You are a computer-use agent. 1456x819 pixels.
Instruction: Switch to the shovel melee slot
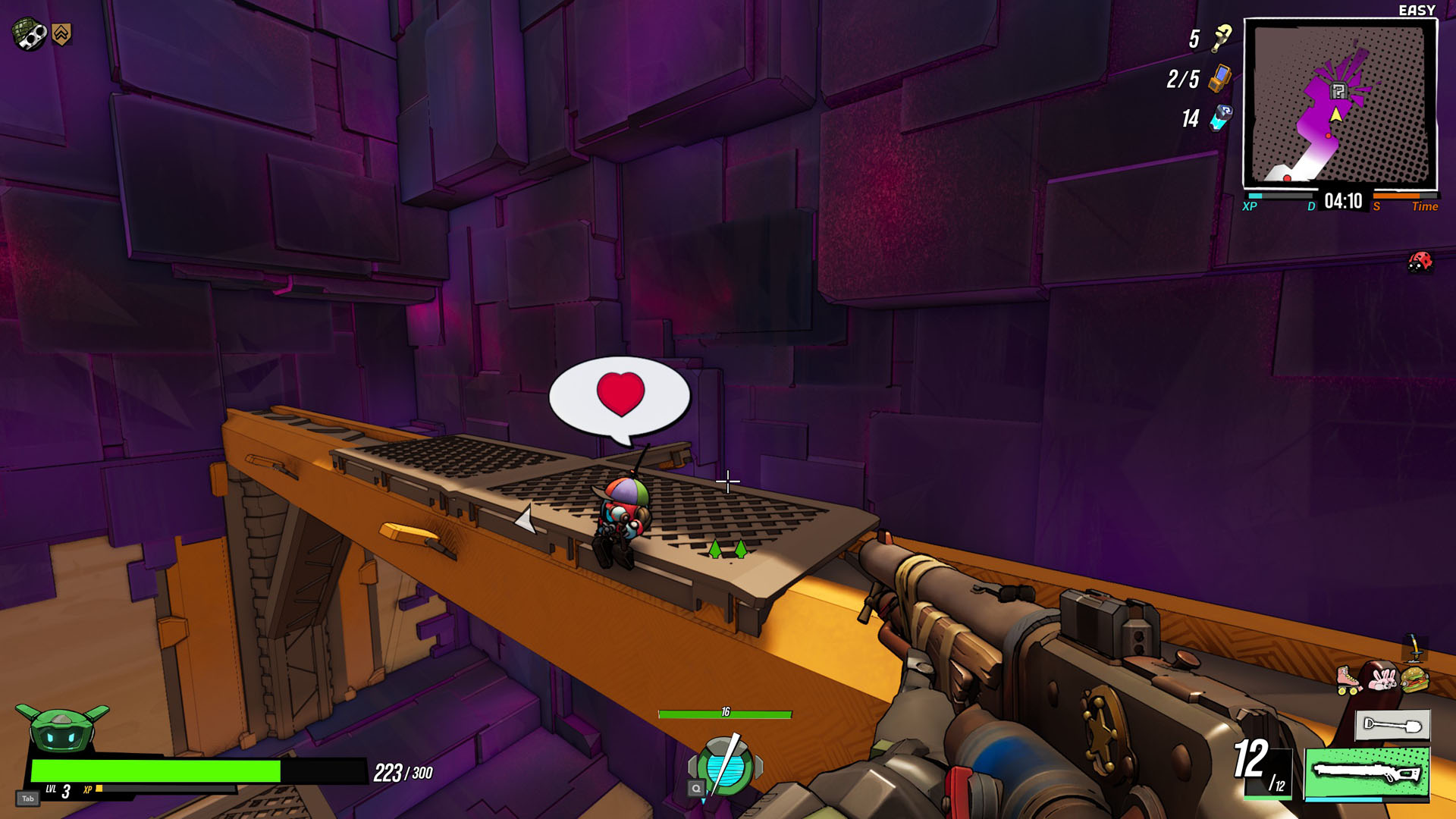[1392, 725]
